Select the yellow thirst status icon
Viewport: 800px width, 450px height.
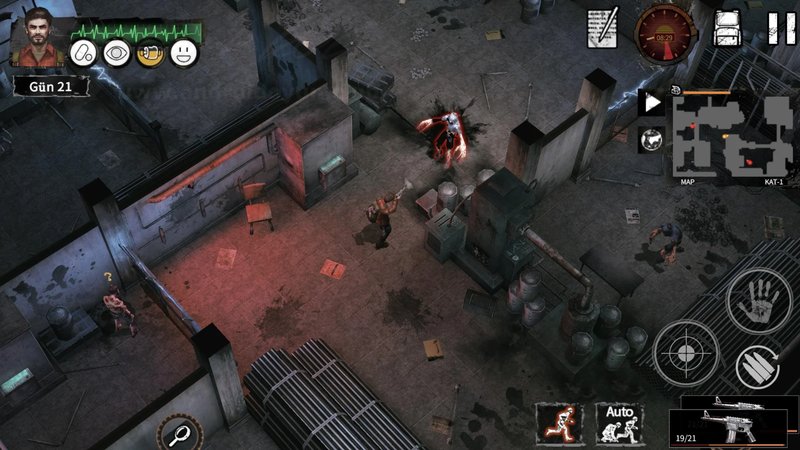pos(151,52)
